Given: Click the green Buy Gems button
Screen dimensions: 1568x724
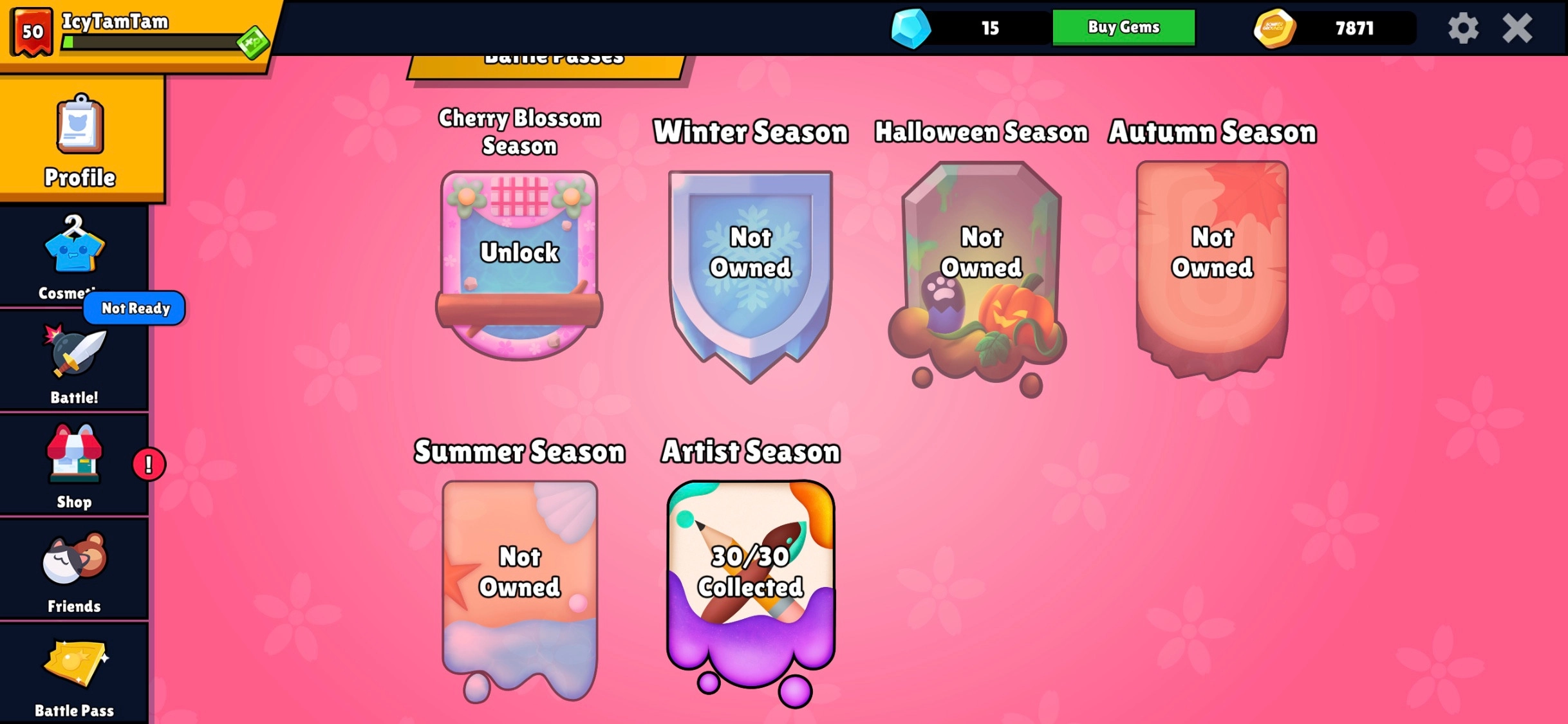Looking at the screenshot, I should (x=1123, y=27).
